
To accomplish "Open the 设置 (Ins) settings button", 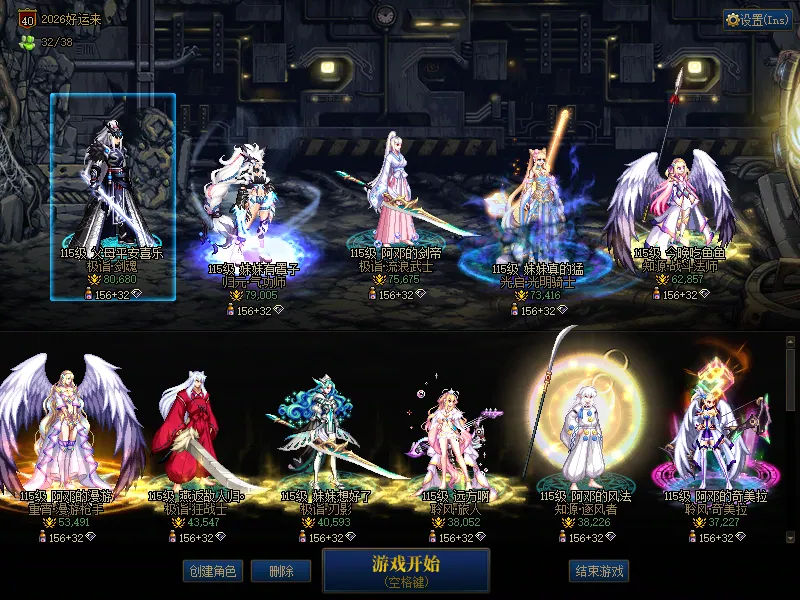I will [757, 19].
